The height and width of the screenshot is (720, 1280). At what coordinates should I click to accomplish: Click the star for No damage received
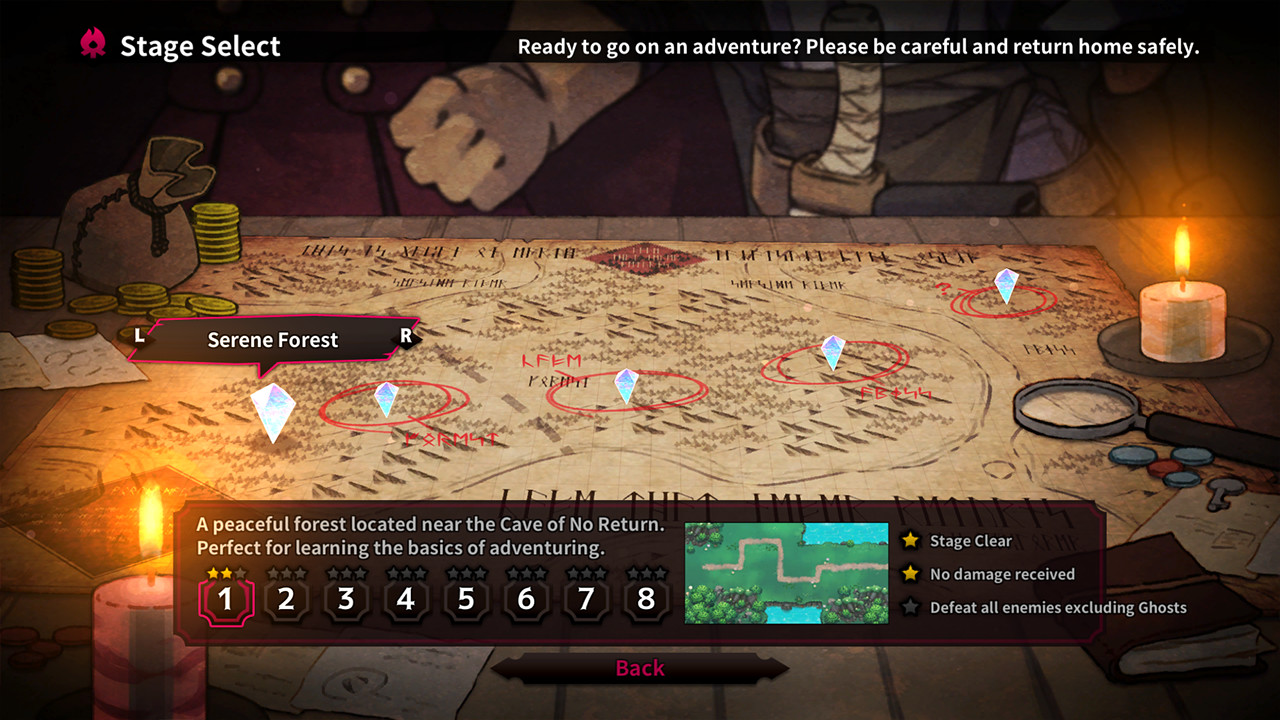click(911, 574)
